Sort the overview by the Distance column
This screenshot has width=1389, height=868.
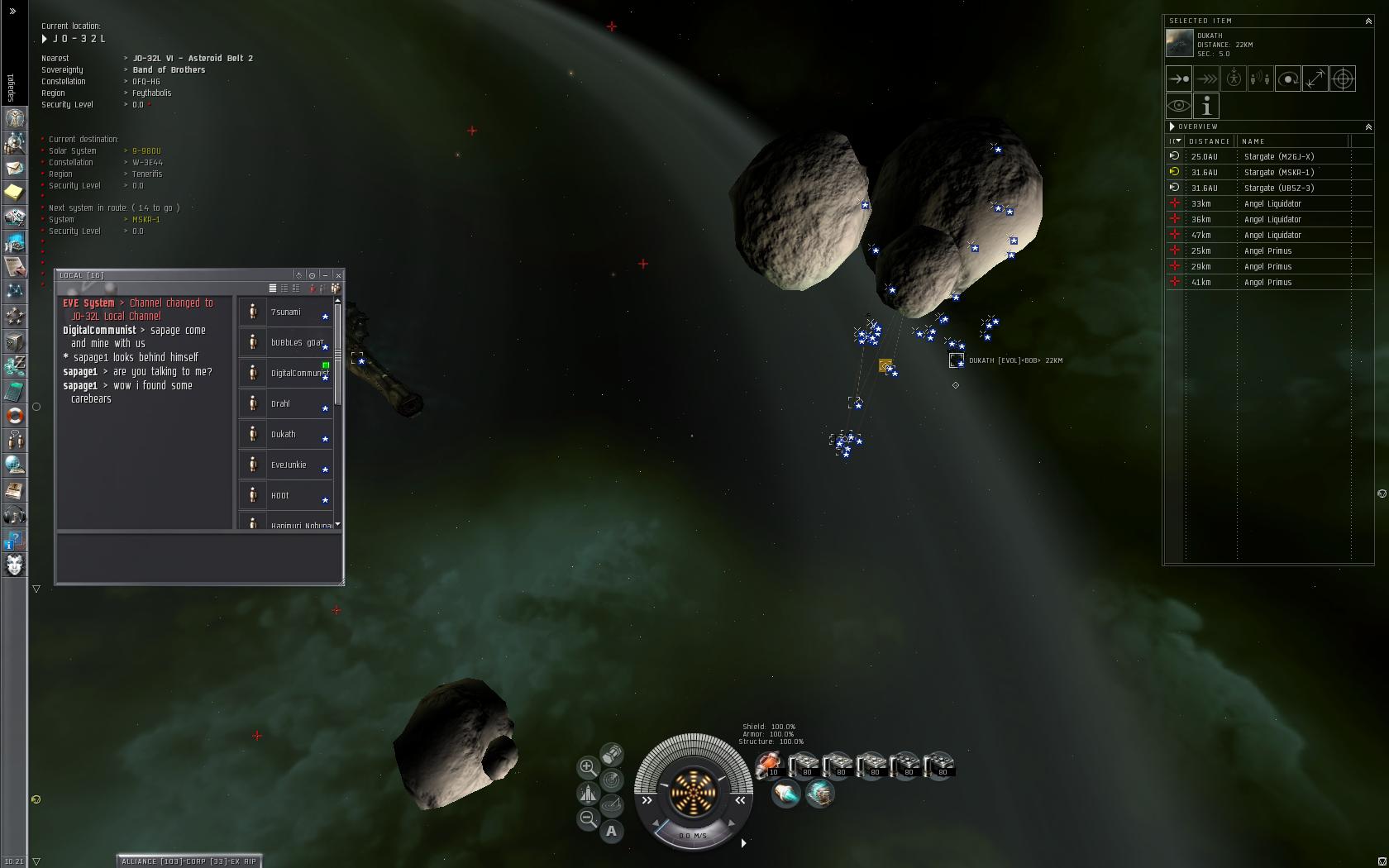point(1209,141)
